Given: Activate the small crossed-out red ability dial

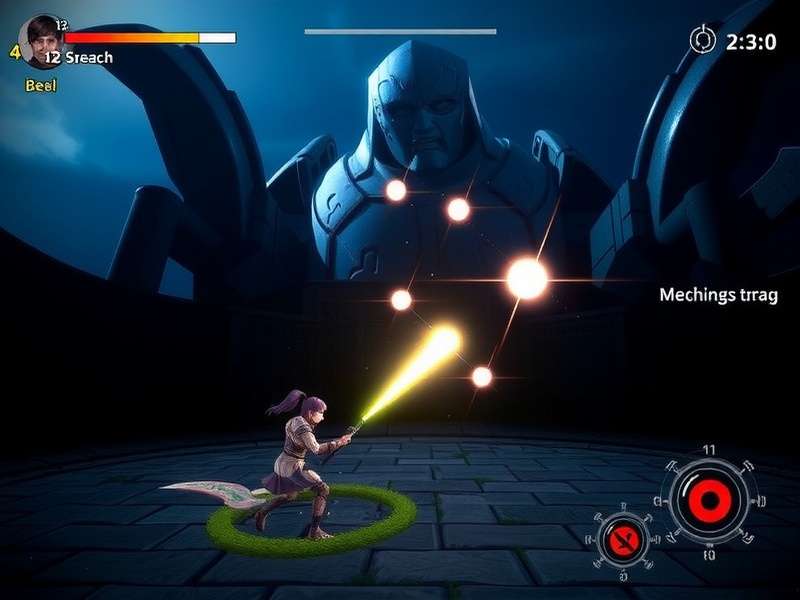Looking at the screenshot, I should point(620,540).
